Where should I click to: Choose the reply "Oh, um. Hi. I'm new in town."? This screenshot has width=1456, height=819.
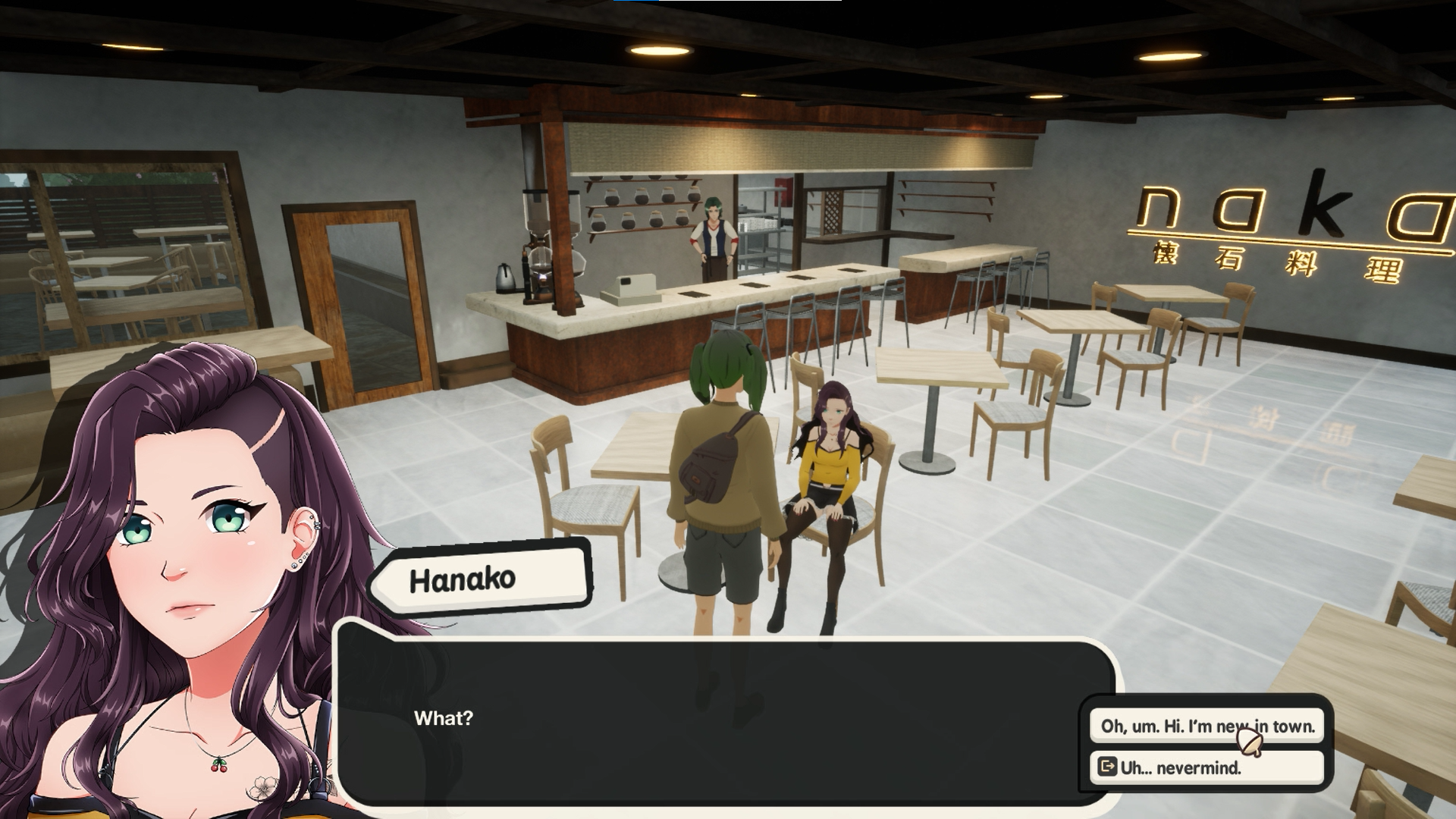1207,726
